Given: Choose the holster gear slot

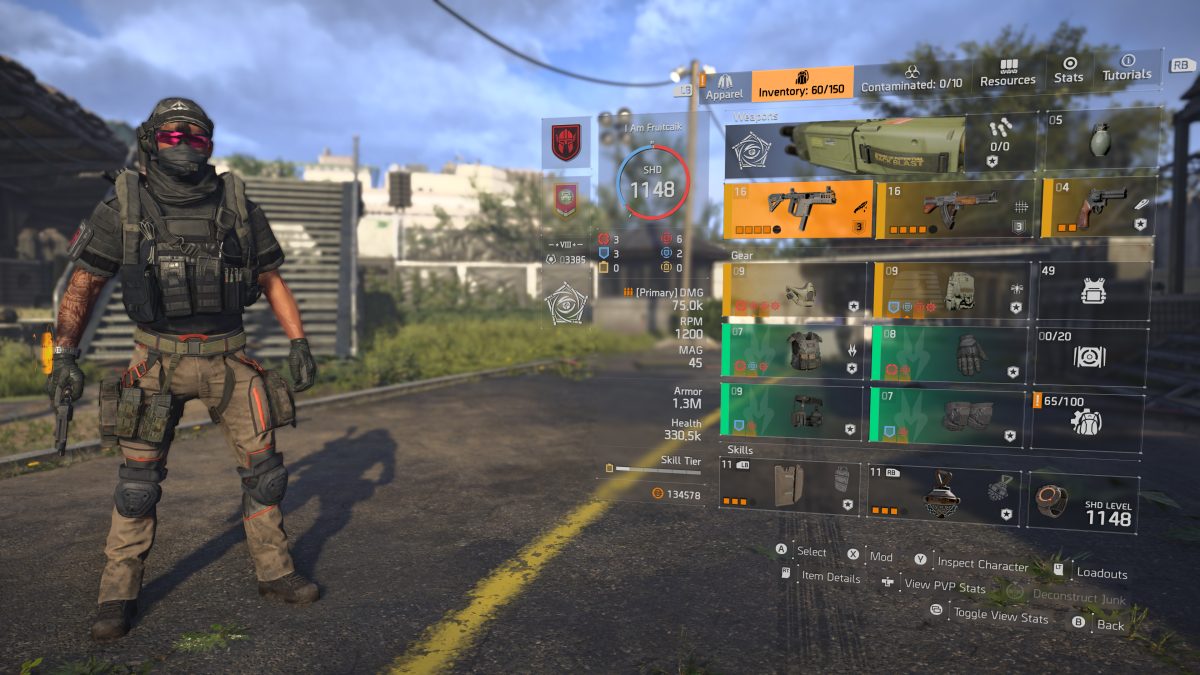Looking at the screenshot, I should [793, 411].
